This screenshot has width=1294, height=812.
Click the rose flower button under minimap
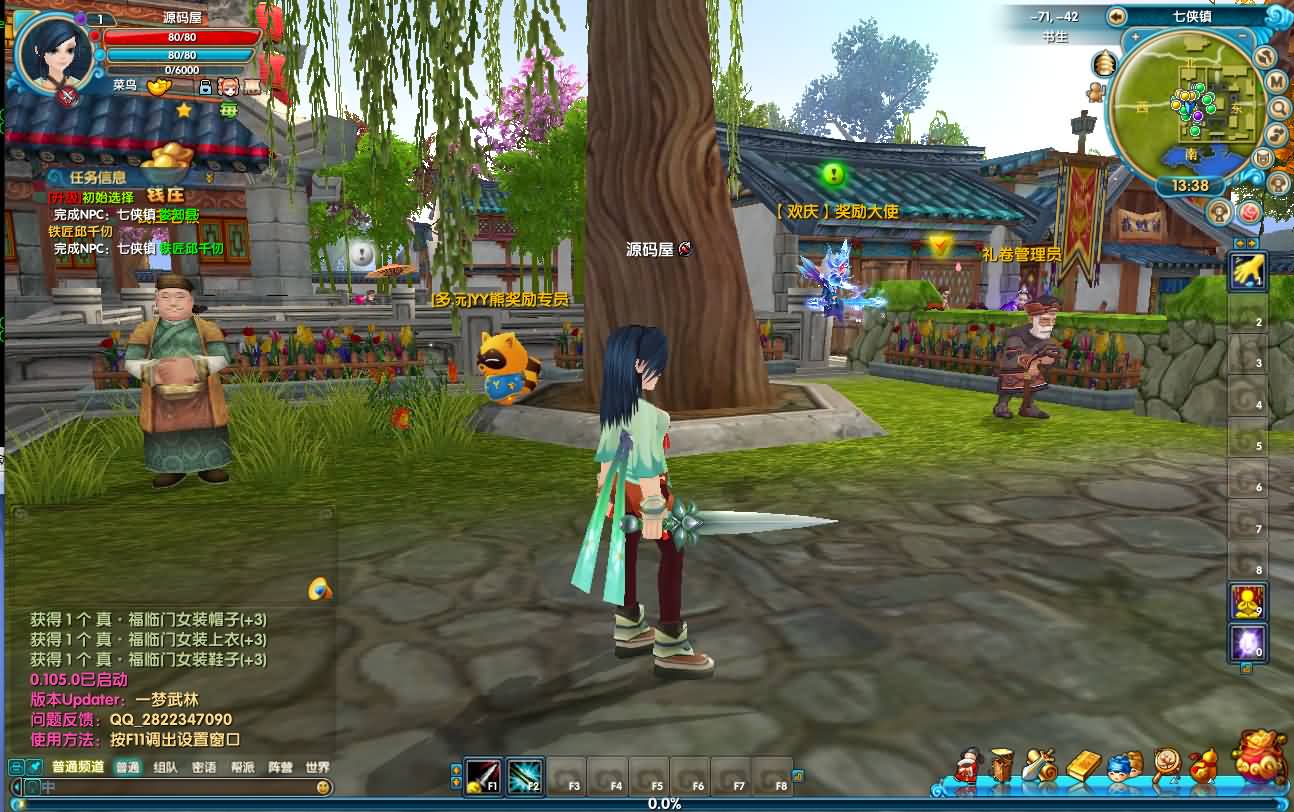click(x=1249, y=212)
